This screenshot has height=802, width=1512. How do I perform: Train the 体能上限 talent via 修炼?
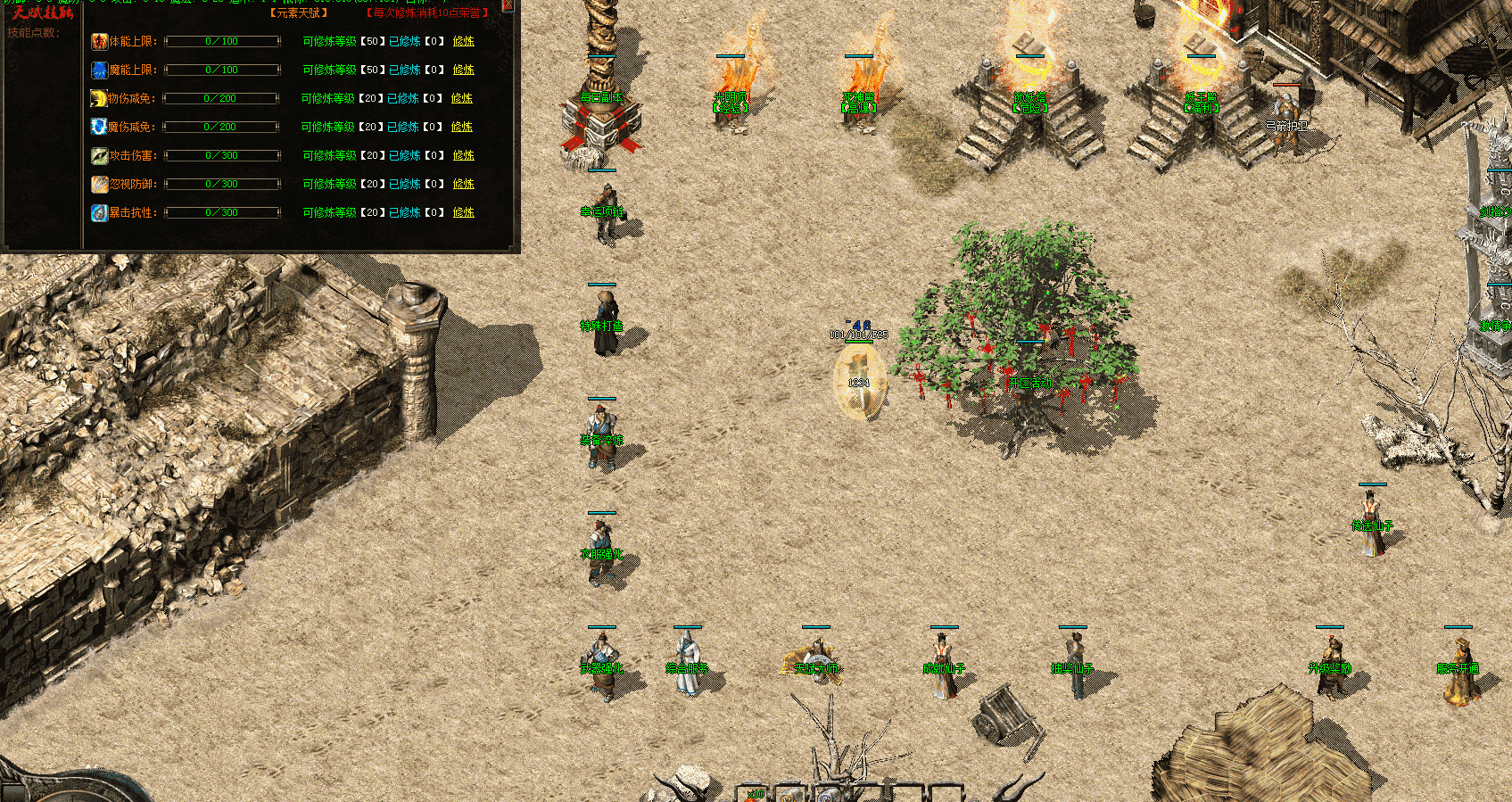pyautogui.click(x=463, y=41)
